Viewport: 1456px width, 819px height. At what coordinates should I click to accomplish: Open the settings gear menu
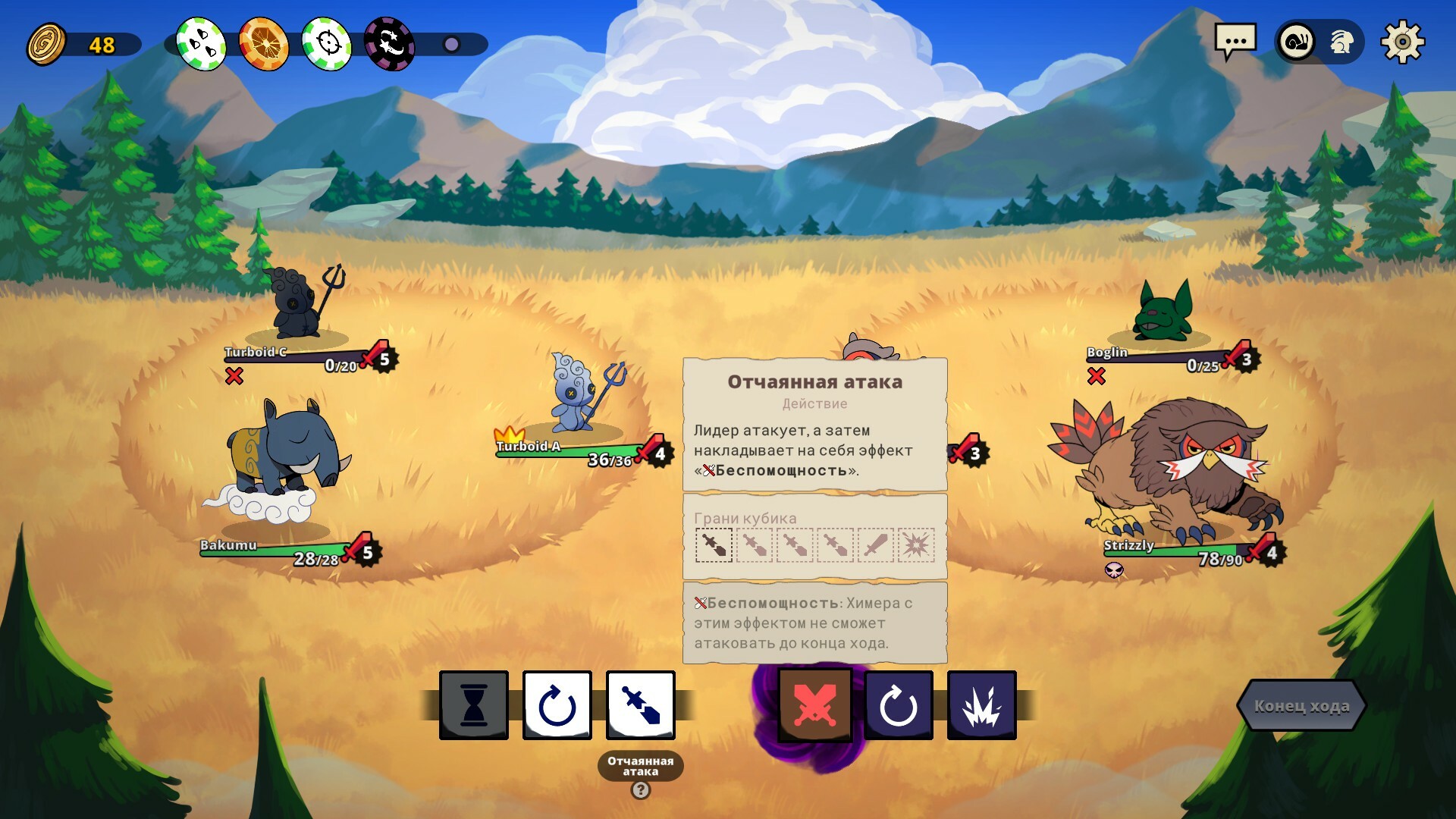tap(1403, 42)
